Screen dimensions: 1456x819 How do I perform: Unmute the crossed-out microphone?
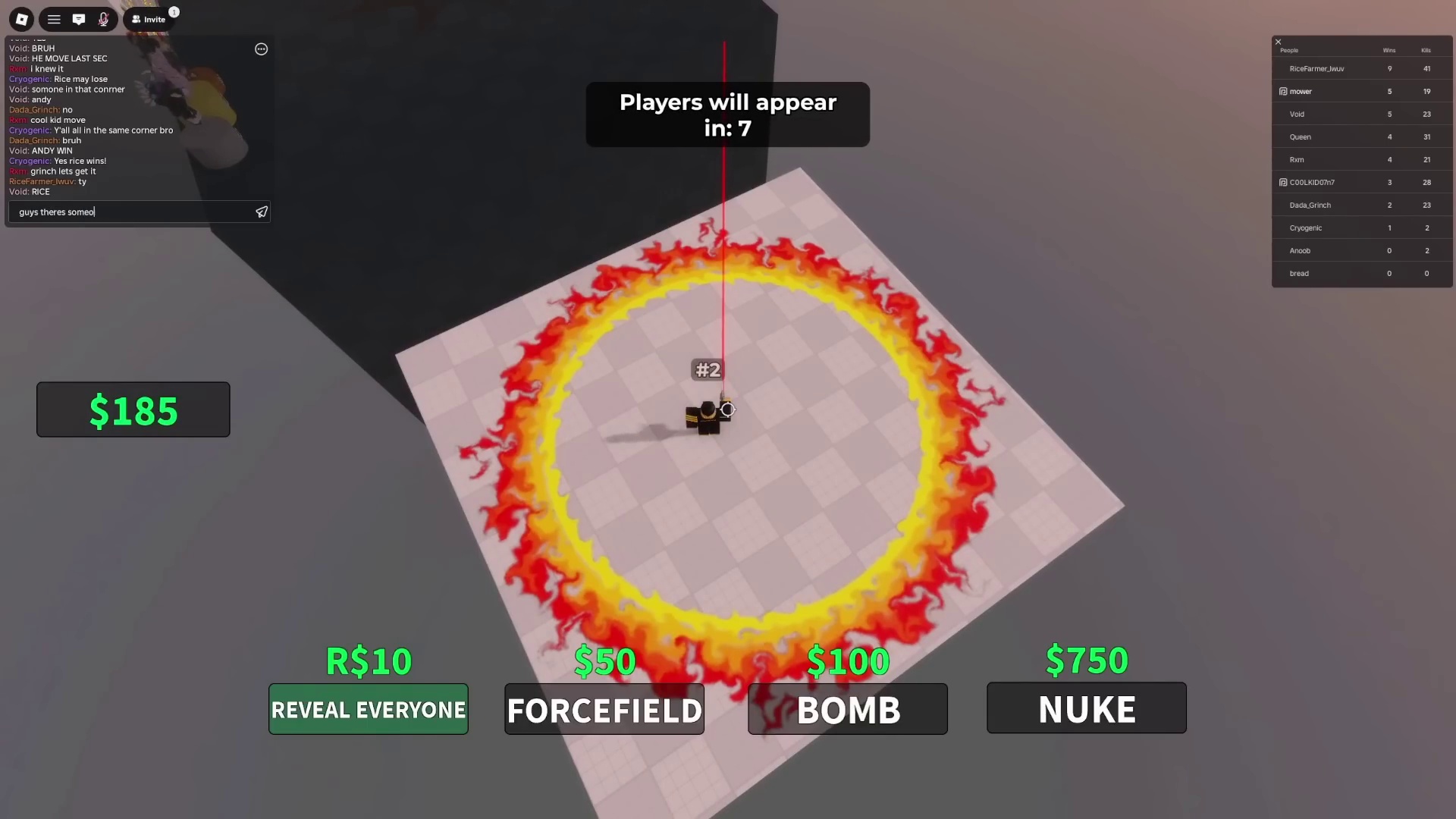pyautogui.click(x=103, y=19)
